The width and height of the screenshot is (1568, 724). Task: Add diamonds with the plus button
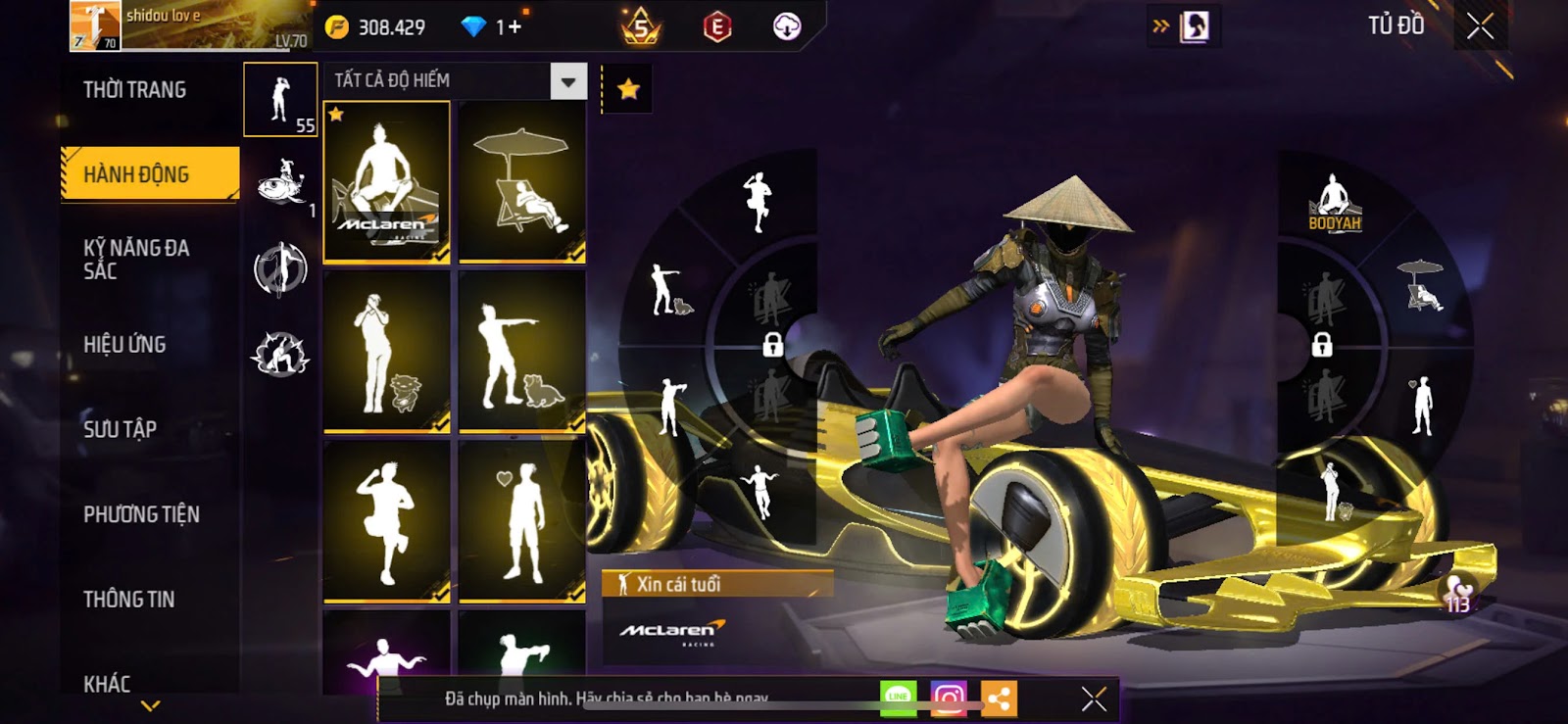(x=514, y=27)
